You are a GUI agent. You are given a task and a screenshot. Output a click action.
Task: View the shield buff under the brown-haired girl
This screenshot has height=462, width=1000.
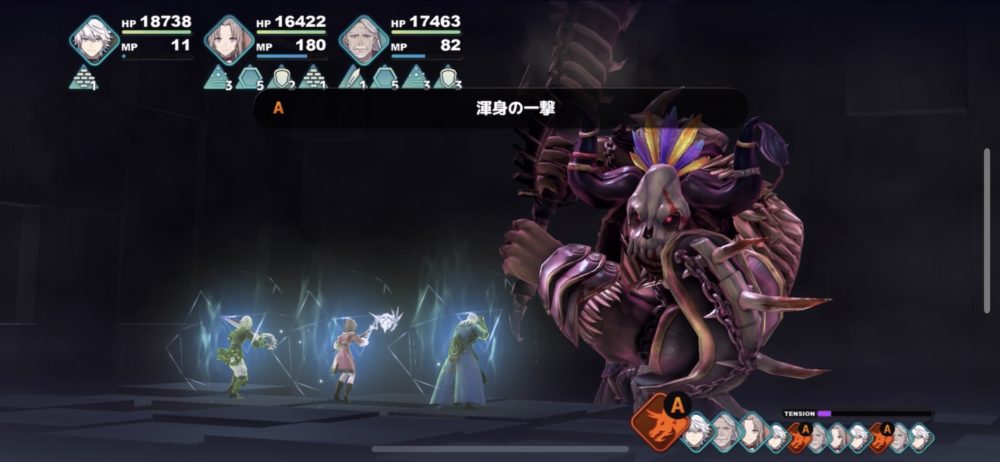click(x=281, y=77)
